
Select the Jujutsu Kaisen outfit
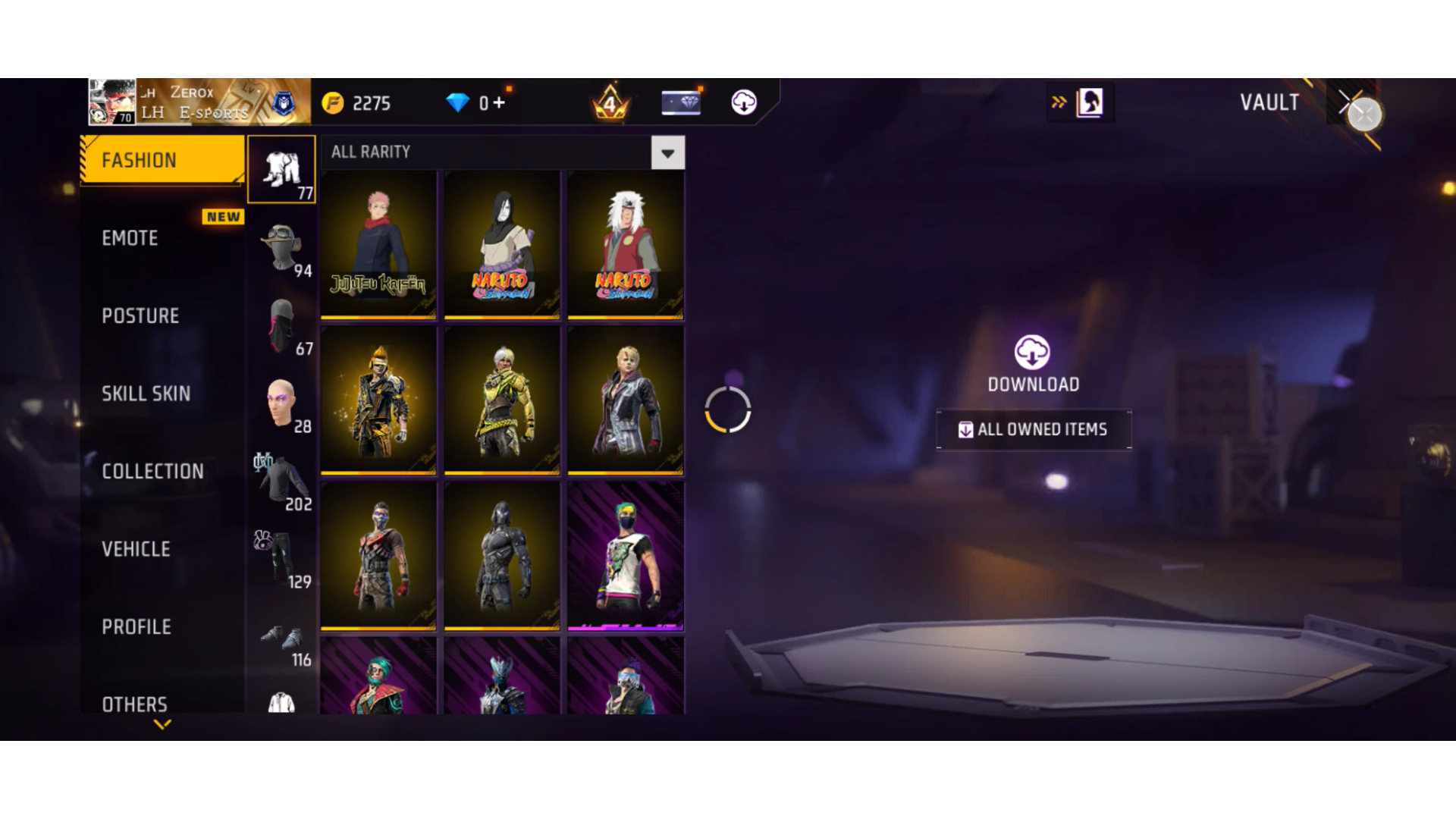tap(378, 244)
